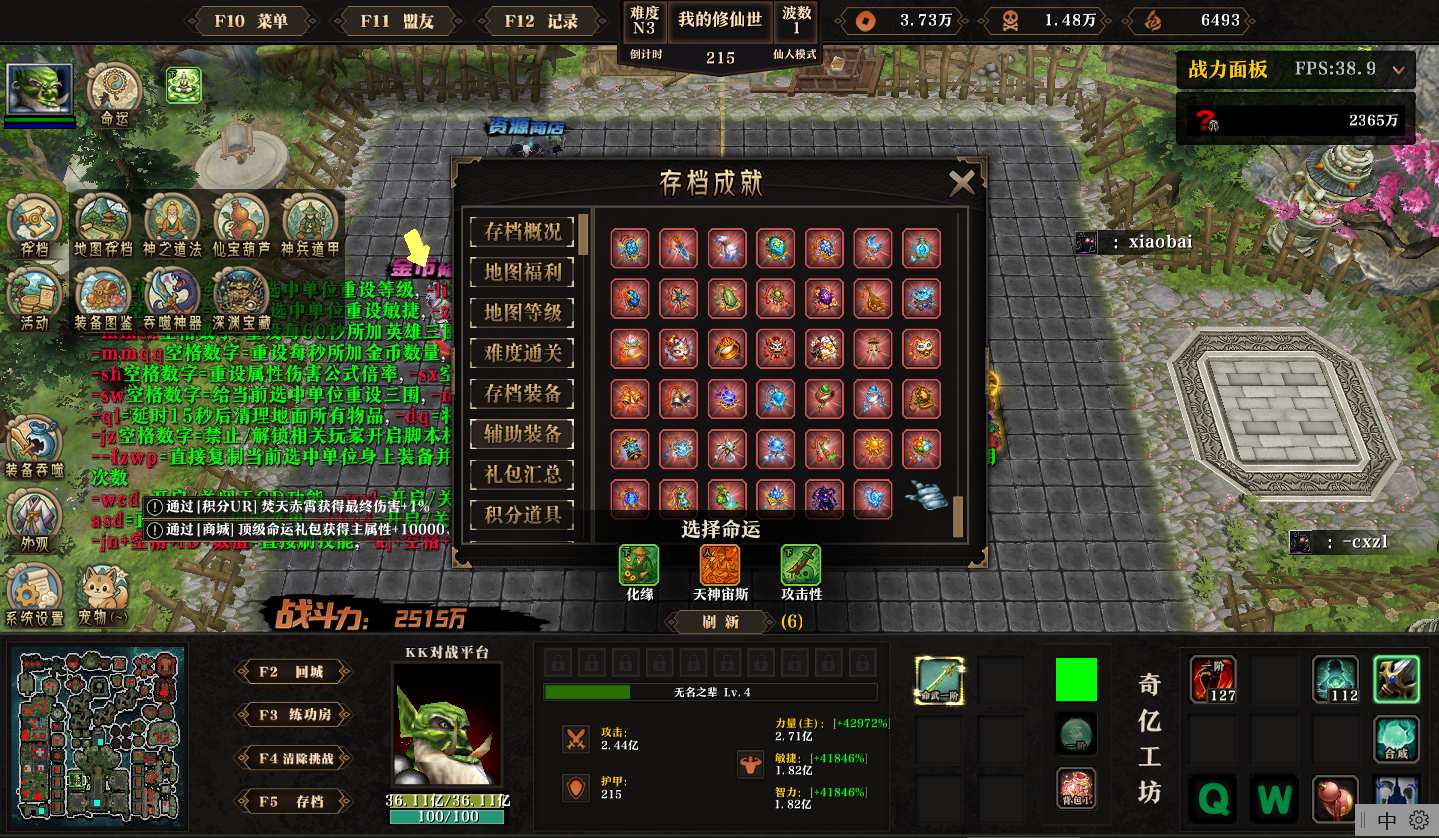Open the 难度通关 tab
Screen dimensions: 1439x838
coord(523,353)
